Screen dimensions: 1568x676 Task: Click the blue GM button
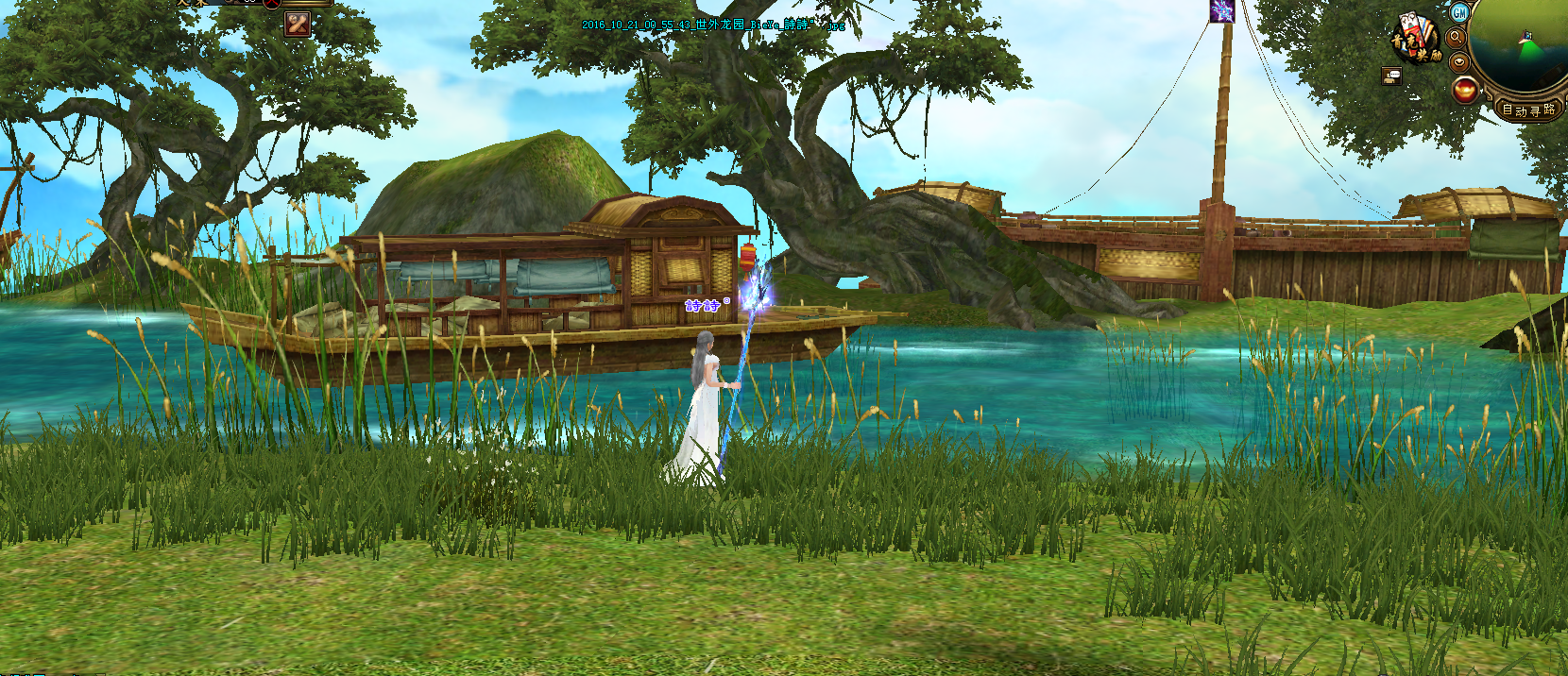[x=1459, y=12]
